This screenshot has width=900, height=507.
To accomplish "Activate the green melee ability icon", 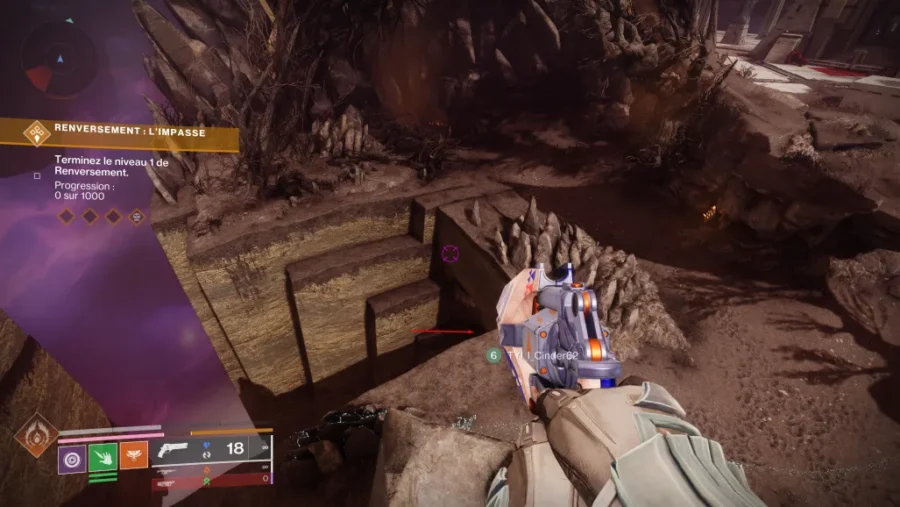I will click(x=103, y=457).
